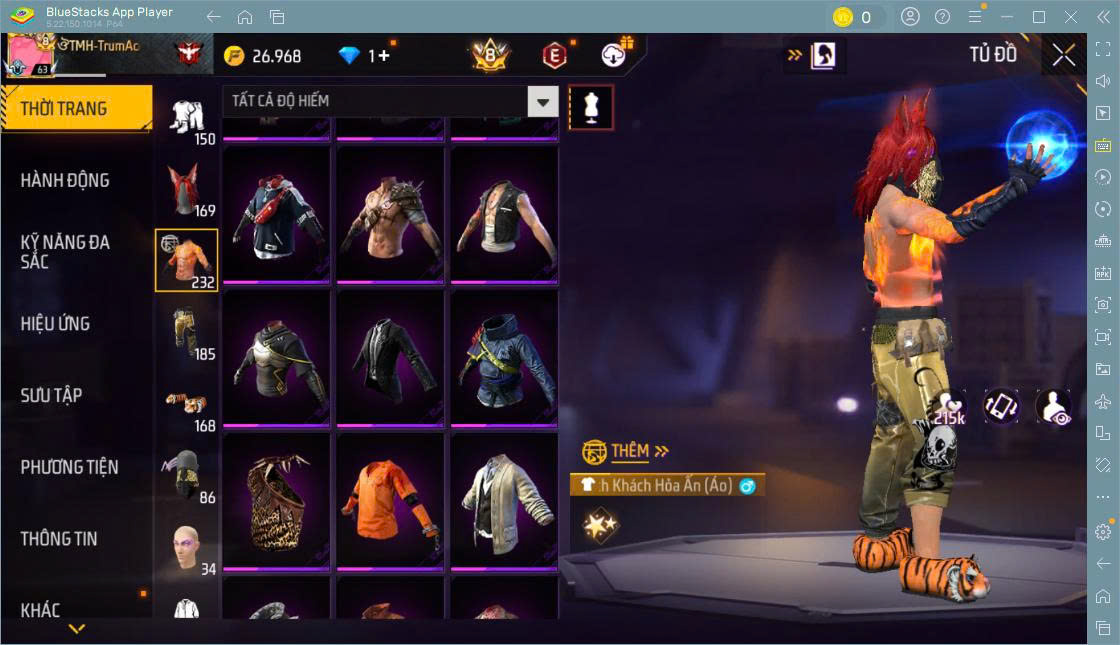Open the Tất Cả Độ Hiếm rarity dropdown
Screen dimensions: 1120x645
pyautogui.click(x=390, y=101)
